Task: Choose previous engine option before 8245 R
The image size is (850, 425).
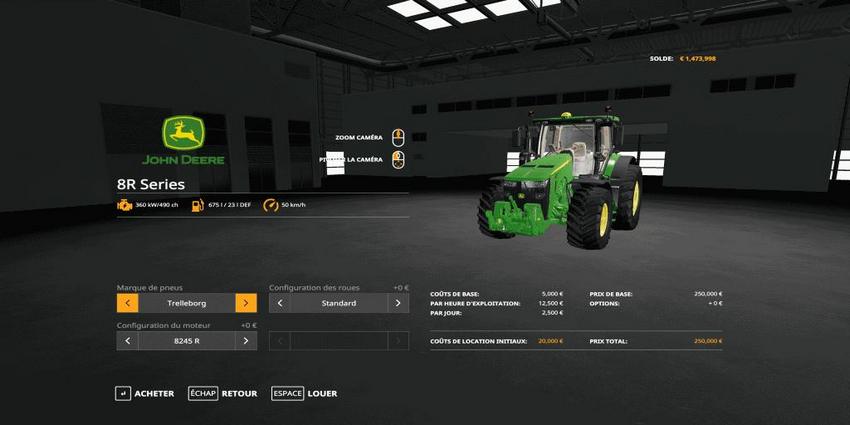Action: click(127, 341)
